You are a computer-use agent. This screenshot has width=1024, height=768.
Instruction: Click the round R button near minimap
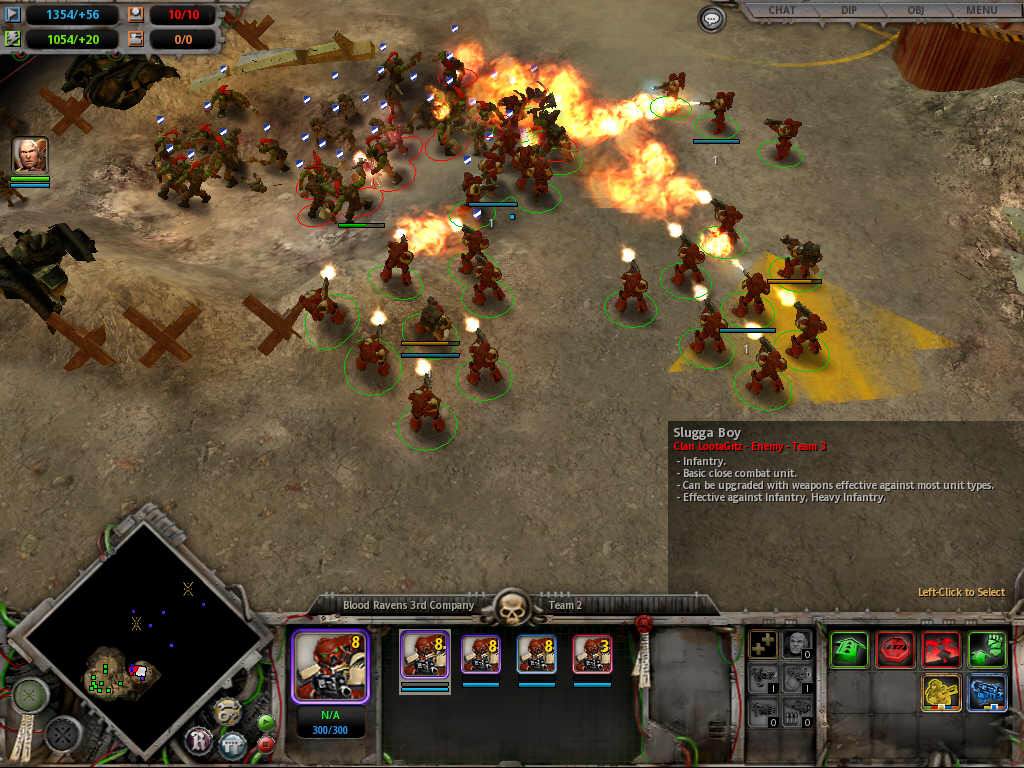[x=198, y=741]
